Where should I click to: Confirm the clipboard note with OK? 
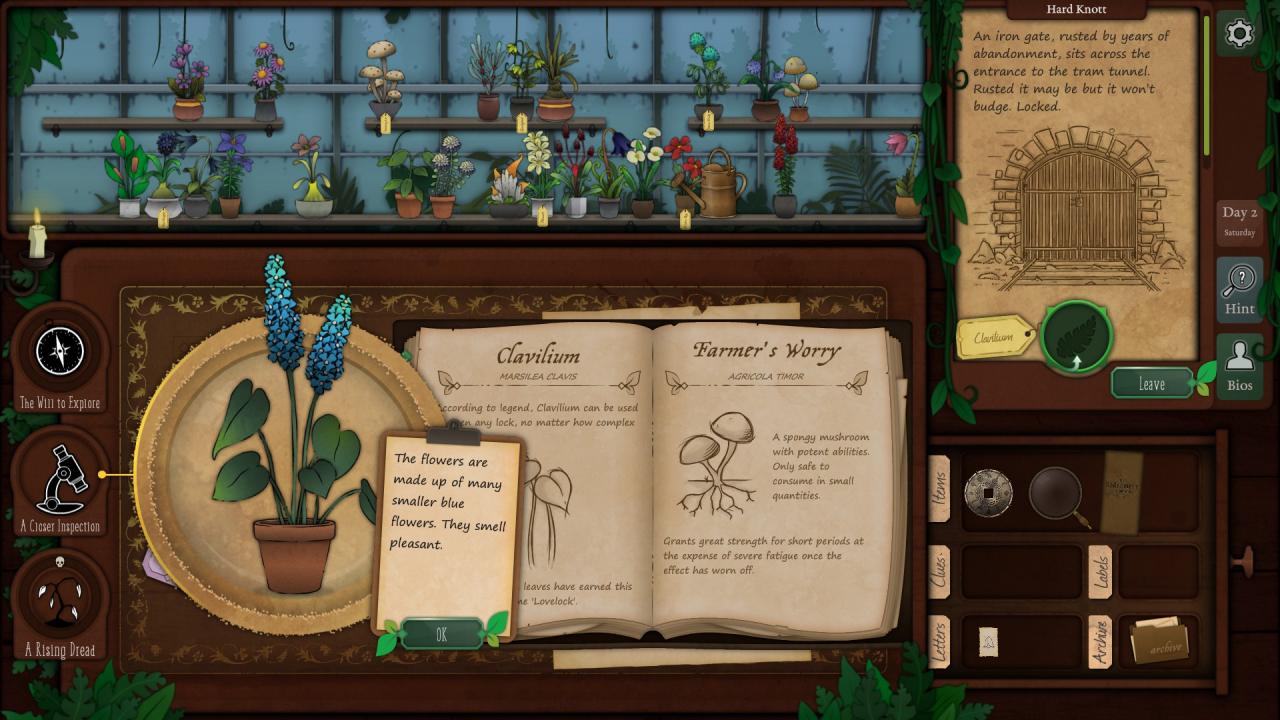pyautogui.click(x=441, y=634)
